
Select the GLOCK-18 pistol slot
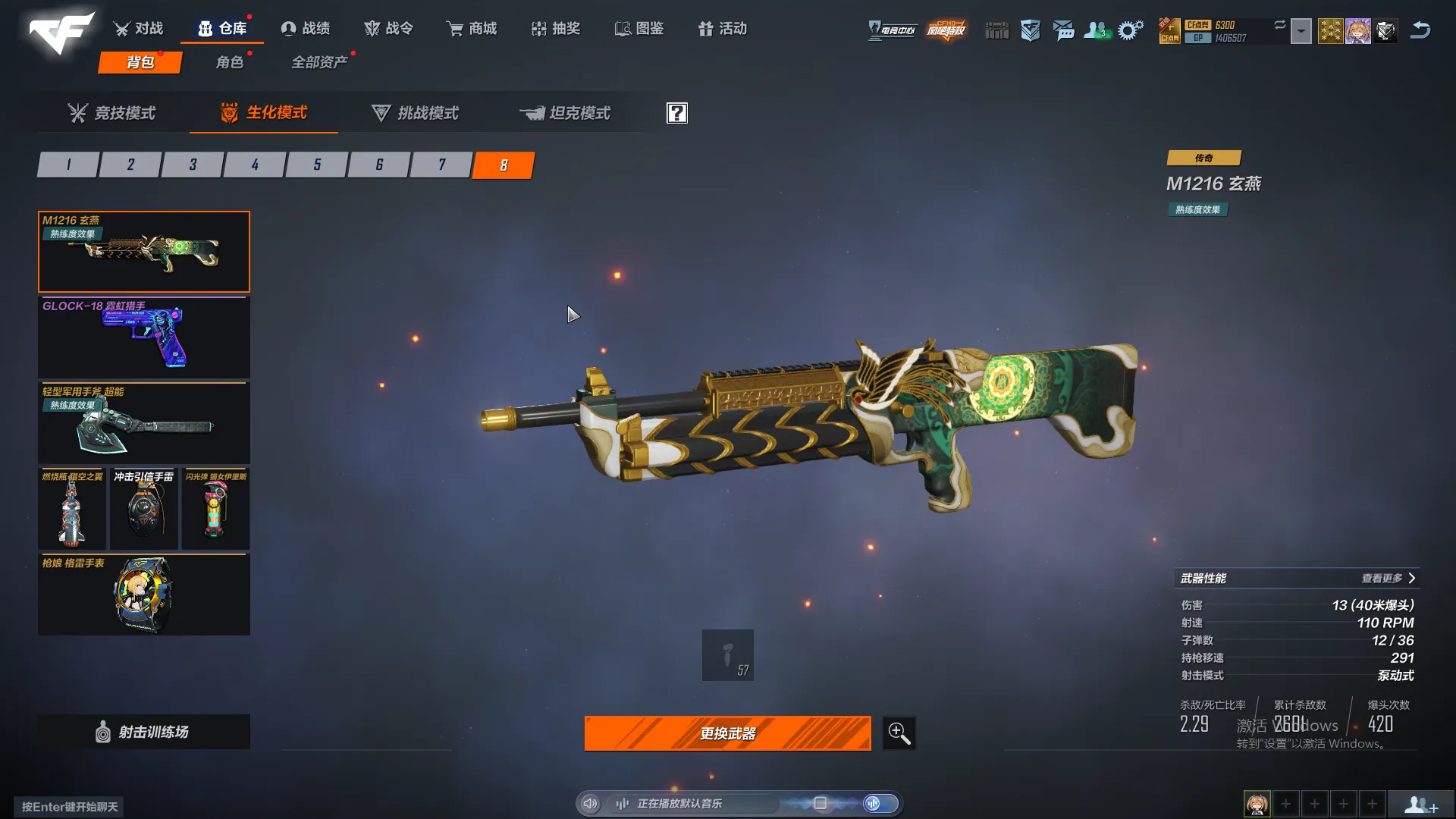tap(144, 337)
